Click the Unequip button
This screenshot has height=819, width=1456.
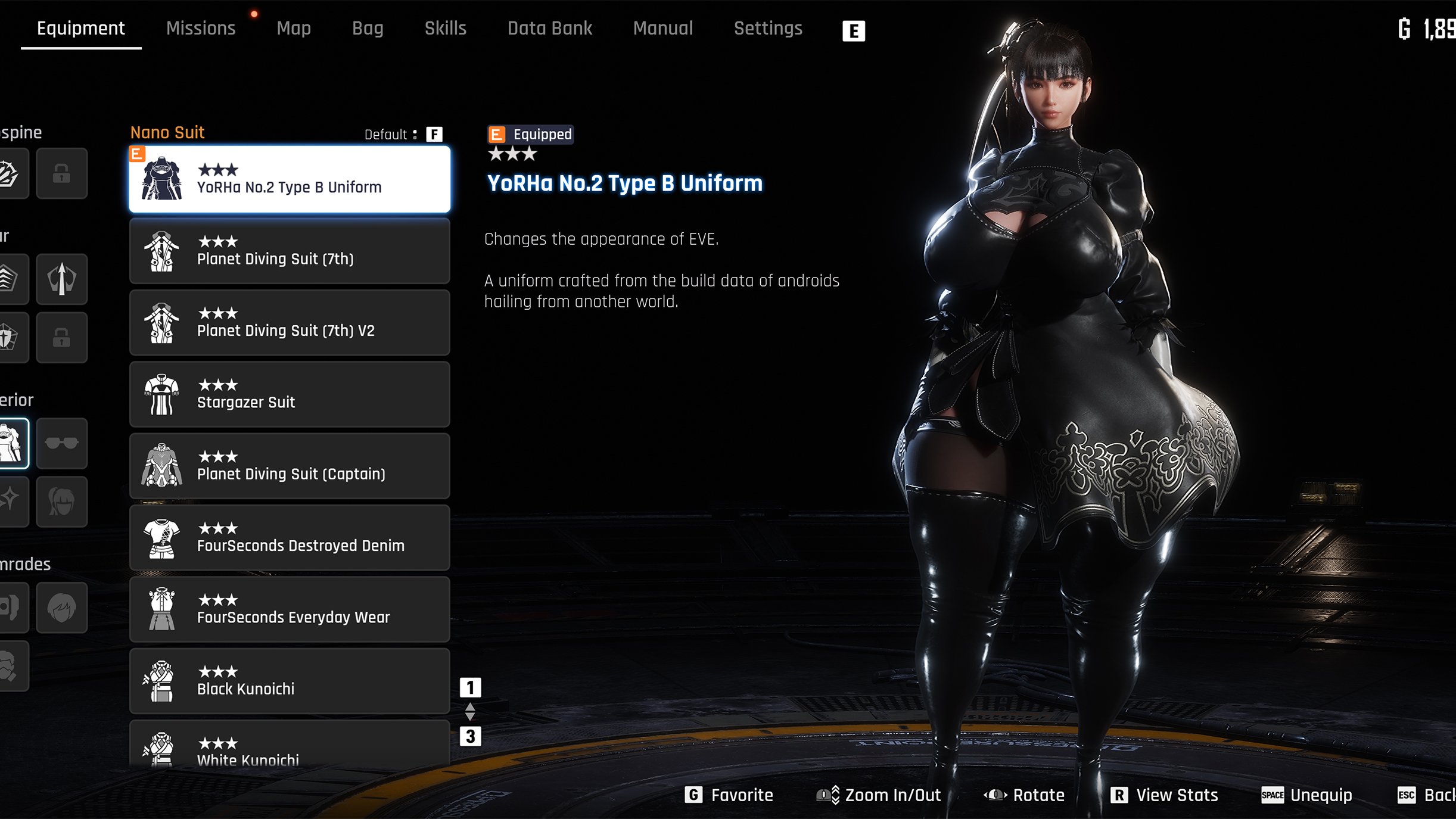pos(1307,795)
